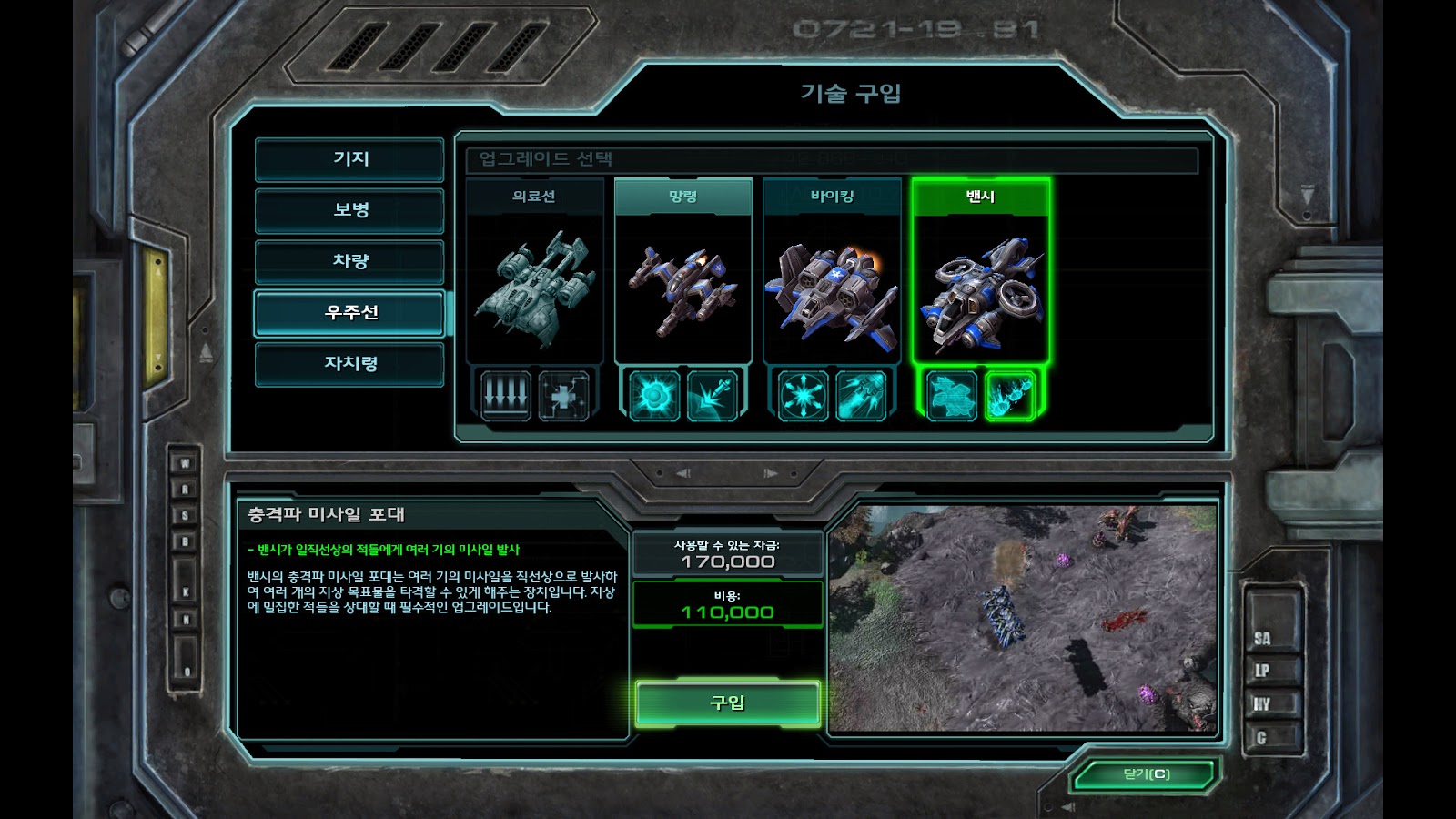This screenshot has width=1456, height=819.
Task: Choose the 망령 unit card
Action: (682, 273)
